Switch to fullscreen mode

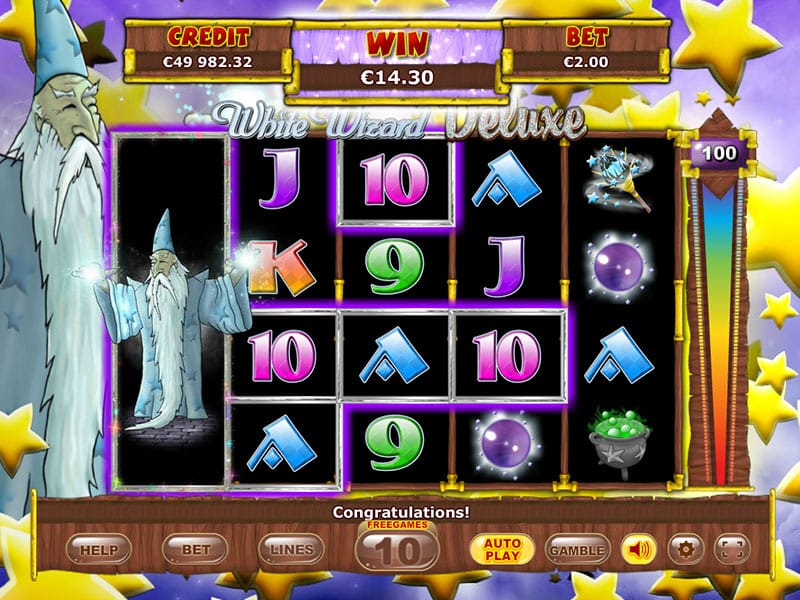[x=732, y=549]
